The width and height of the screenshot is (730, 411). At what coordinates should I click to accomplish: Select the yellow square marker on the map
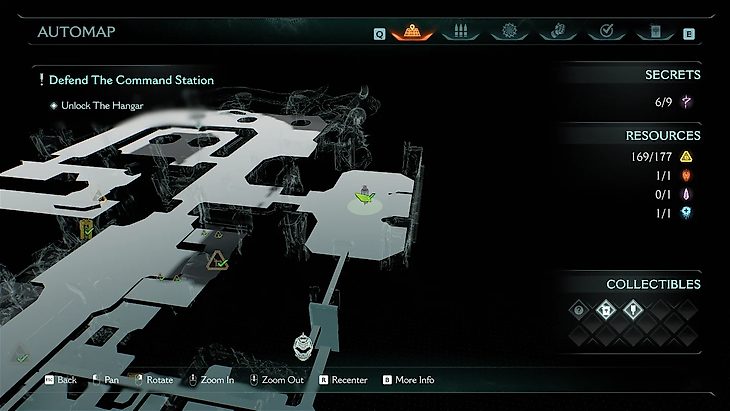(88, 230)
